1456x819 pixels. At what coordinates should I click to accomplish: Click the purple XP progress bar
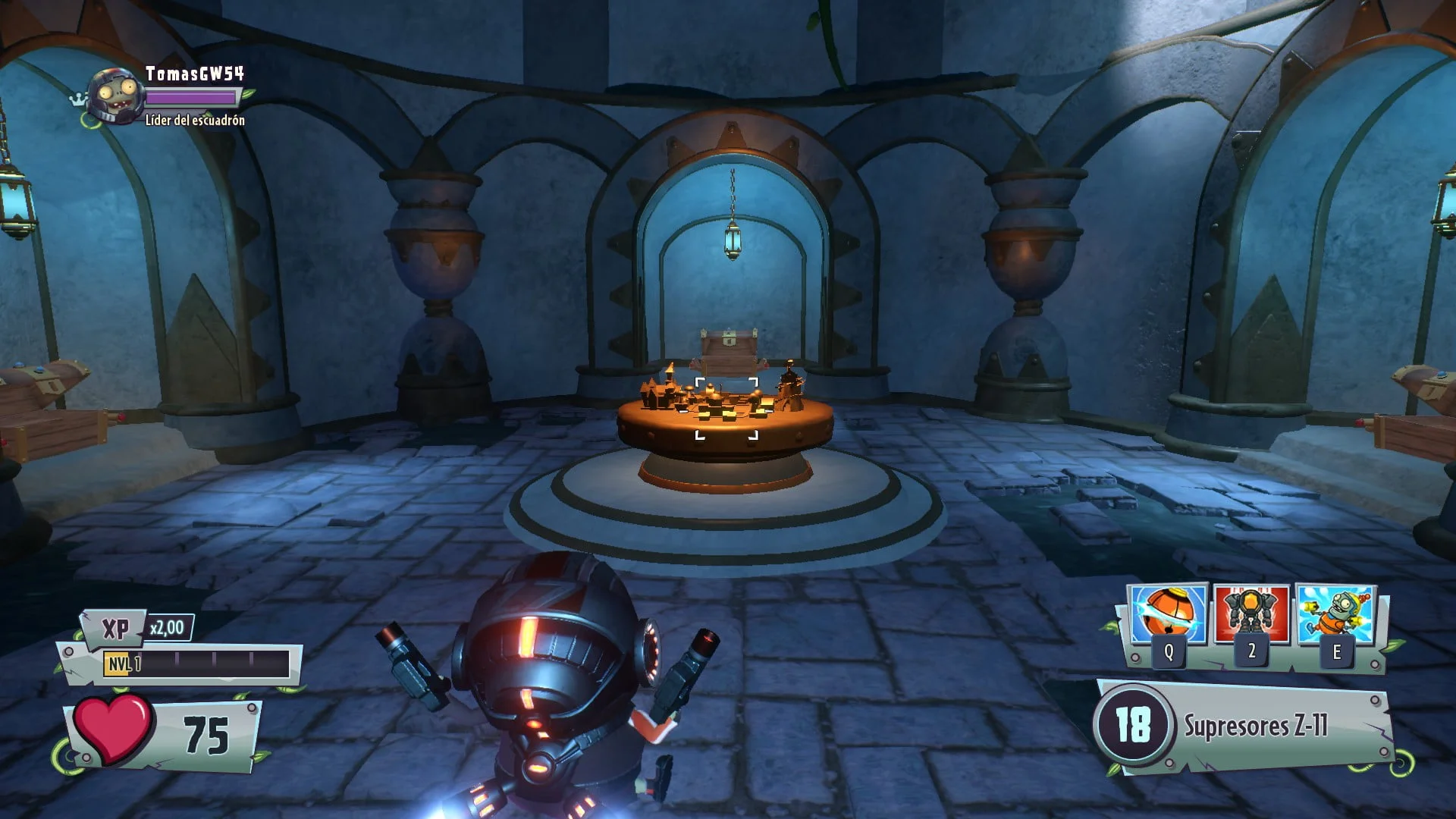[190, 98]
